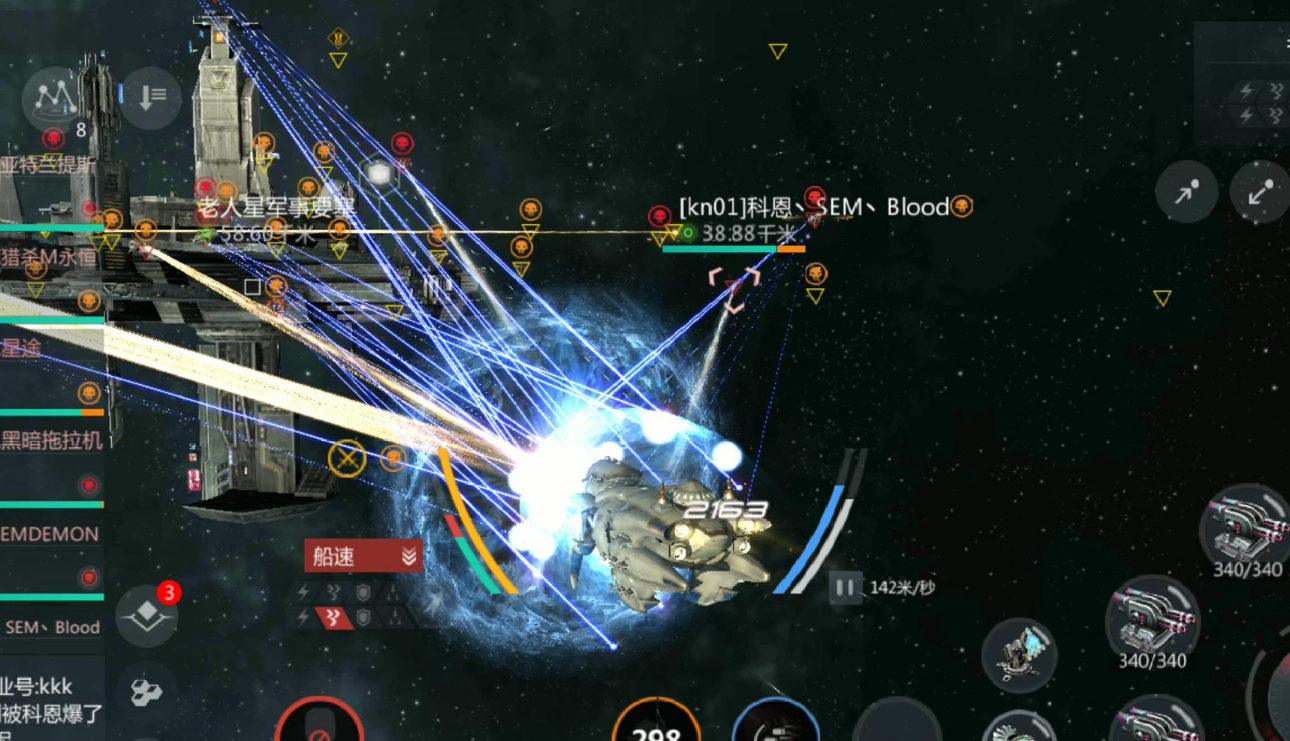
Task: Select EMDEMON in the fleet list
Action: [52, 534]
